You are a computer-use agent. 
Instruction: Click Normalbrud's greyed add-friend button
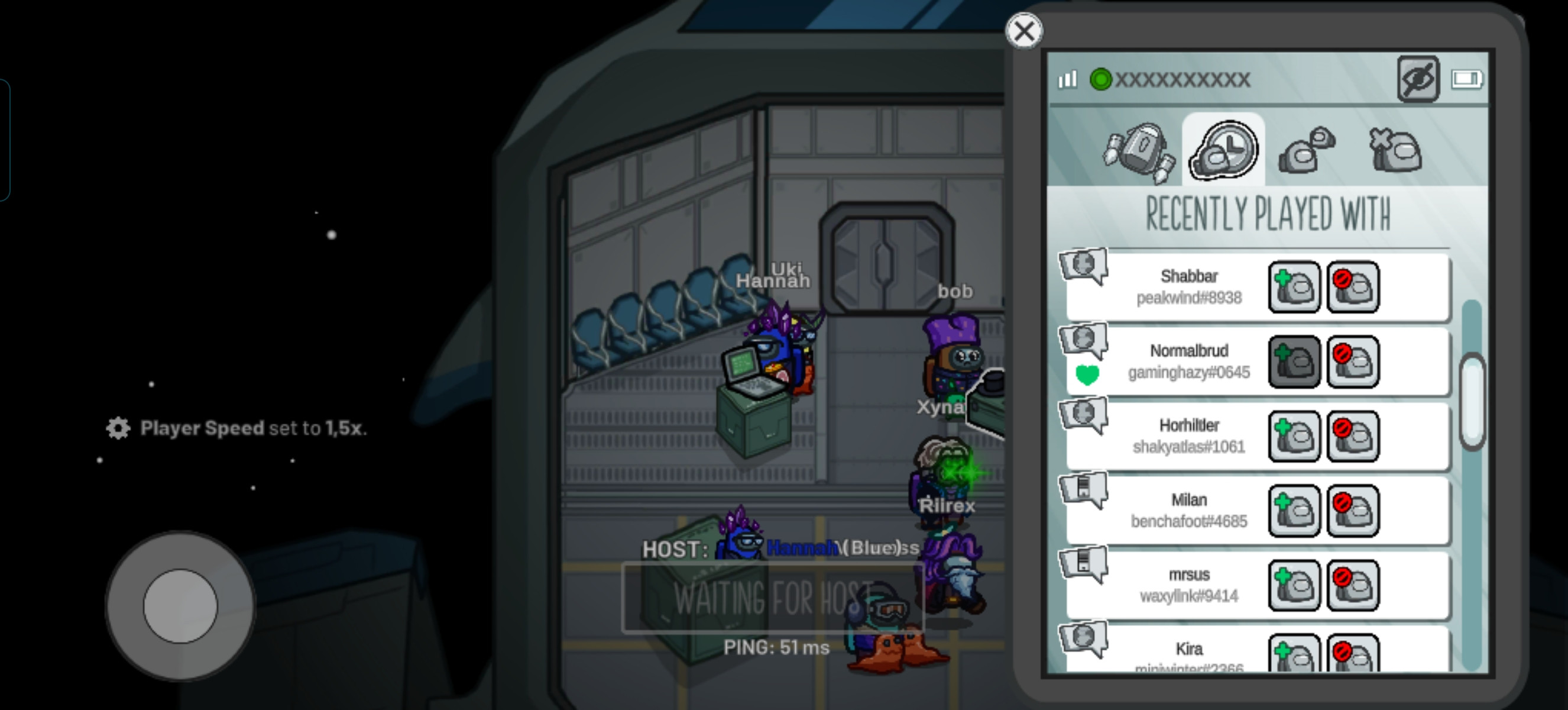point(1294,362)
